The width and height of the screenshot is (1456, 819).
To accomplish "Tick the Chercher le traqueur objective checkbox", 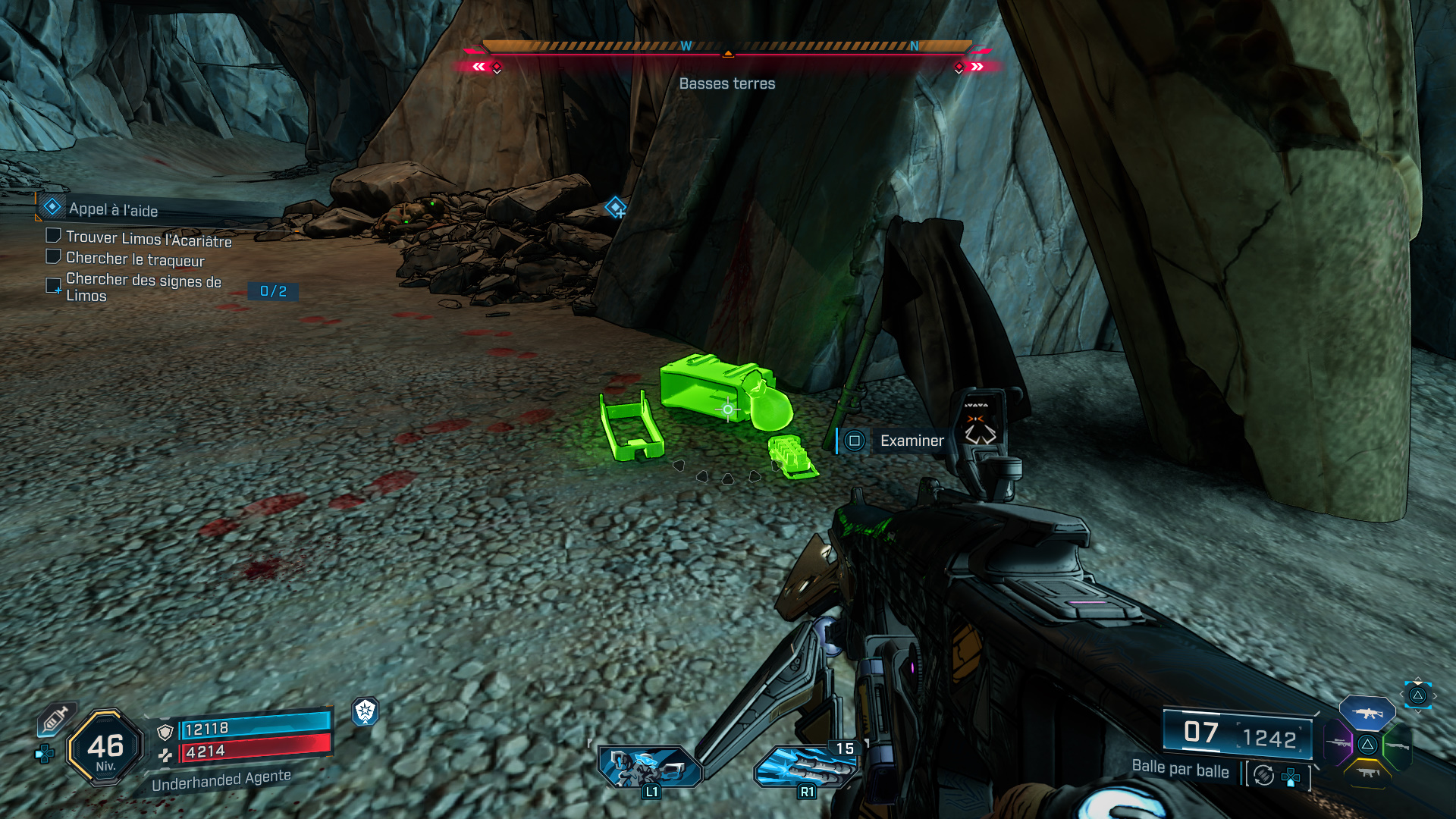I will pos(53,257).
